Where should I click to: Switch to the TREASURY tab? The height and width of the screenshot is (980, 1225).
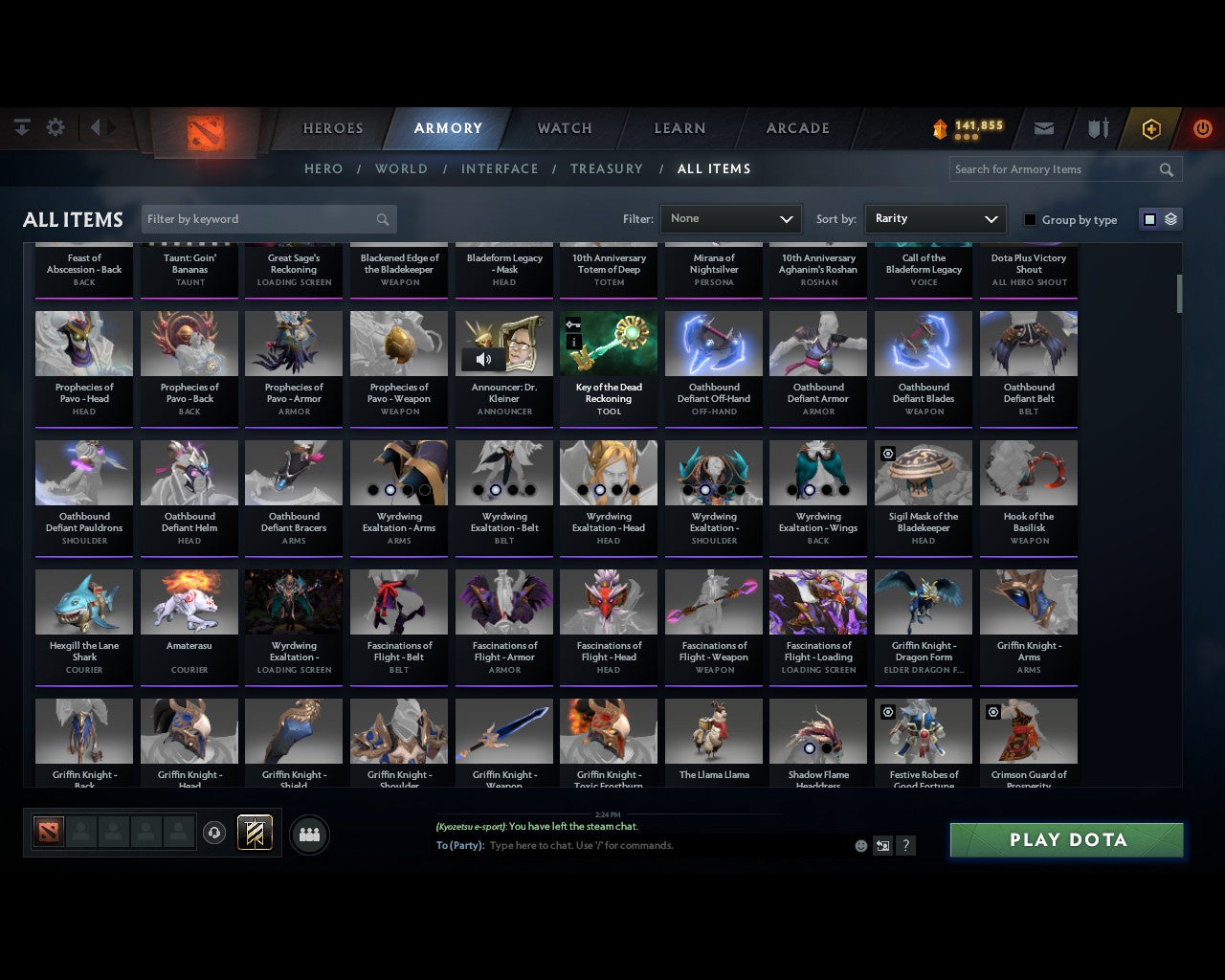[606, 168]
